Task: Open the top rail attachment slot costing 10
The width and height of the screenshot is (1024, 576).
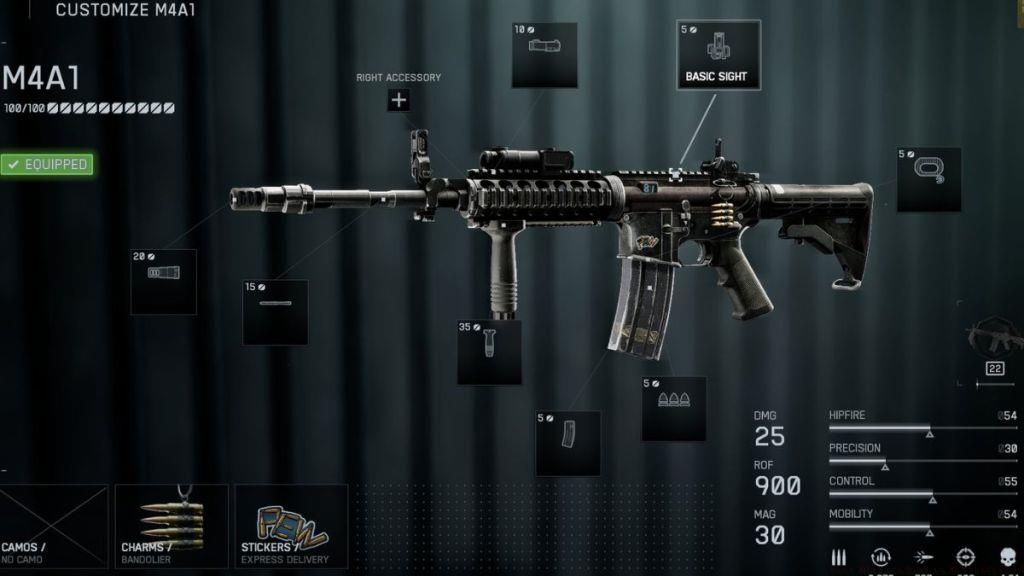Action: 544,55
